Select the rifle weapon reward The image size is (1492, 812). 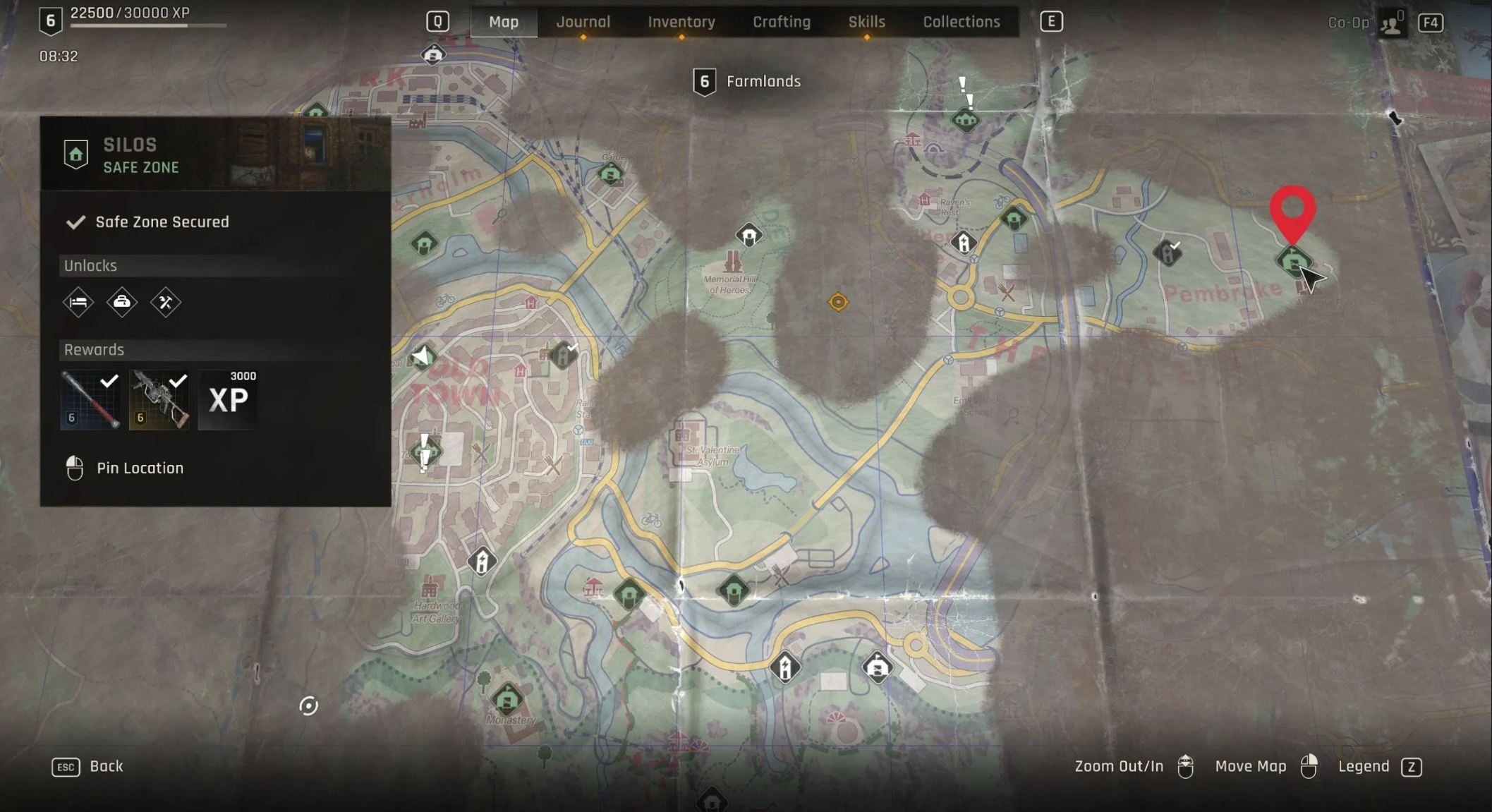point(159,399)
